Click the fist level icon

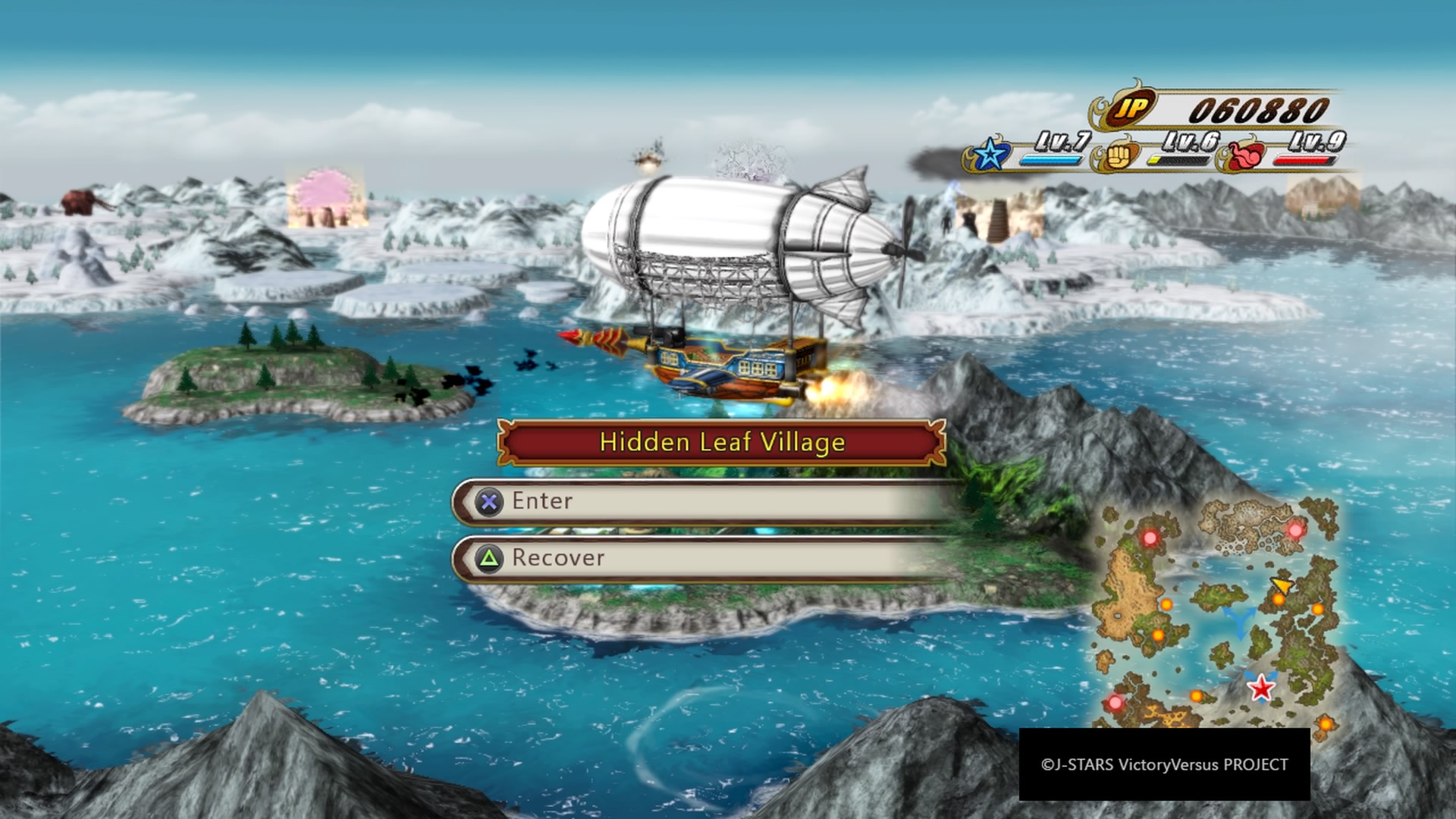point(1117,156)
